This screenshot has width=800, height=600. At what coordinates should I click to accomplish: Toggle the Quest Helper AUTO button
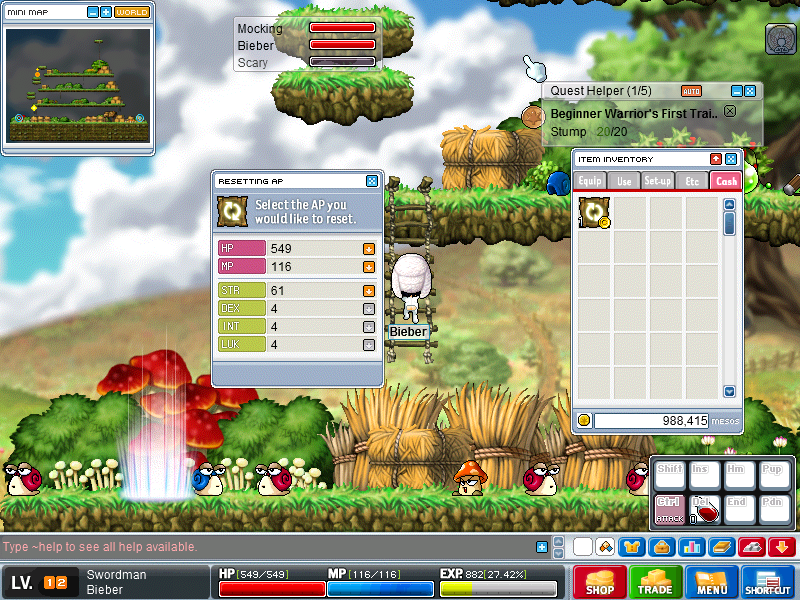tap(691, 91)
